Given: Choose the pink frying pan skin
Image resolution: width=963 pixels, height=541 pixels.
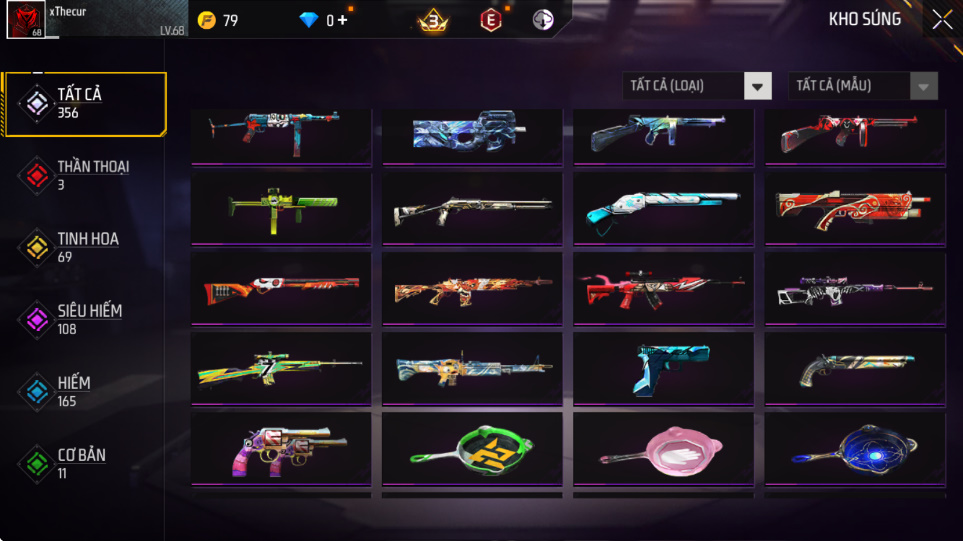Looking at the screenshot, I should 663,450.
